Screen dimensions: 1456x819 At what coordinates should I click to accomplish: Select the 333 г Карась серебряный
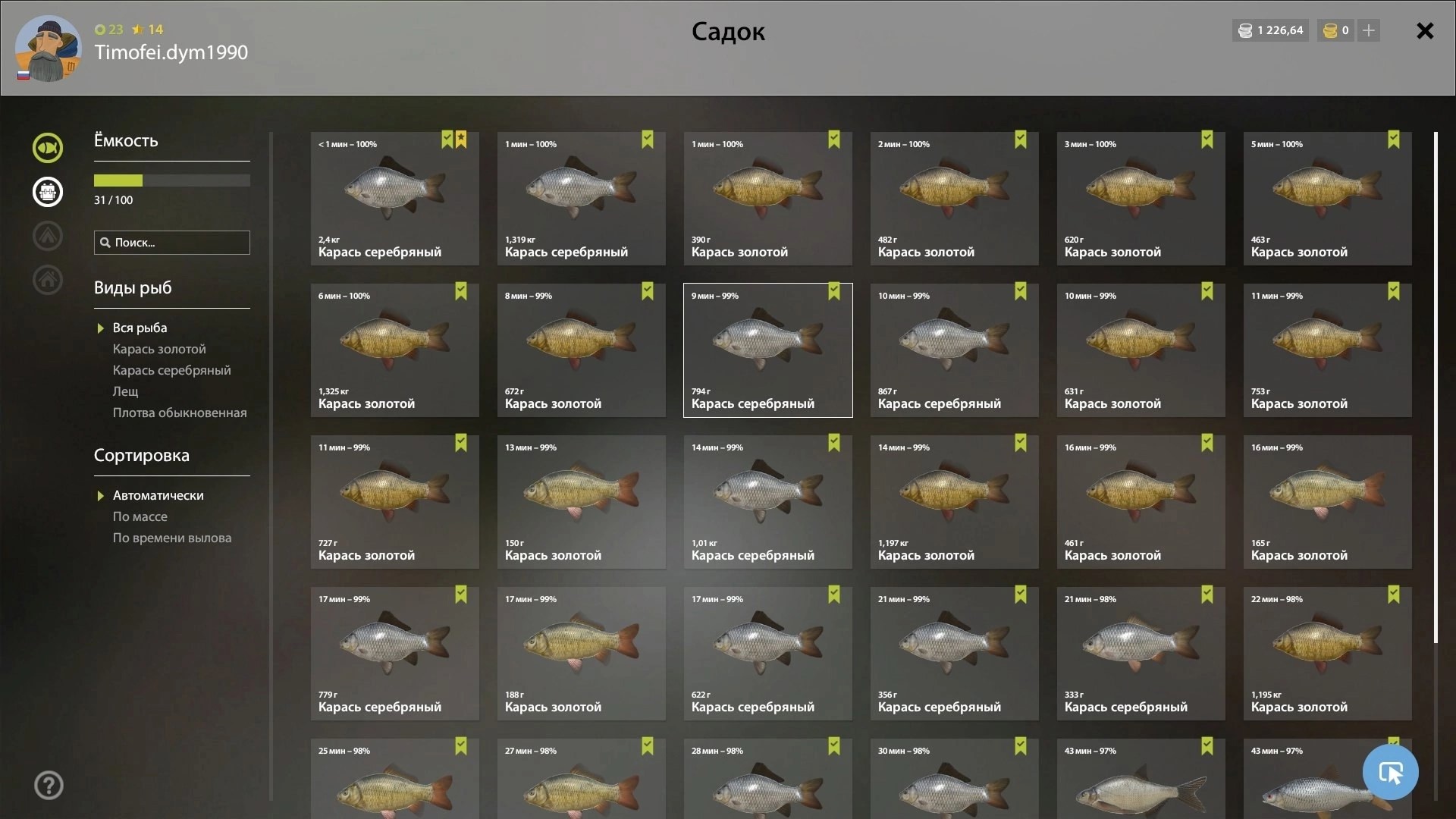coord(1141,654)
